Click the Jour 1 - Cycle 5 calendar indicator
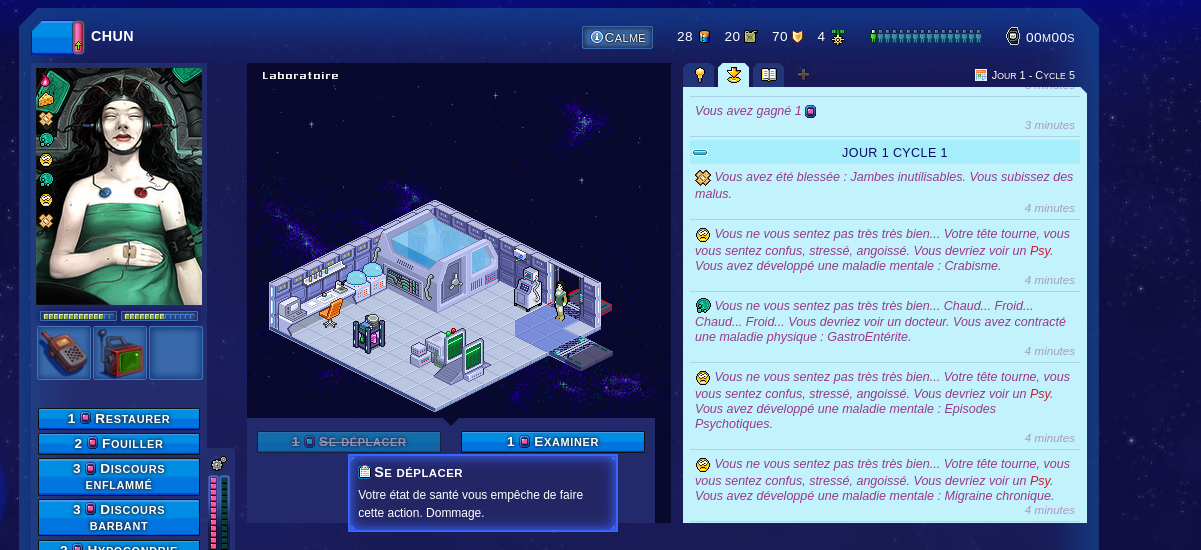This screenshot has width=1201, height=550. click(1025, 75)
